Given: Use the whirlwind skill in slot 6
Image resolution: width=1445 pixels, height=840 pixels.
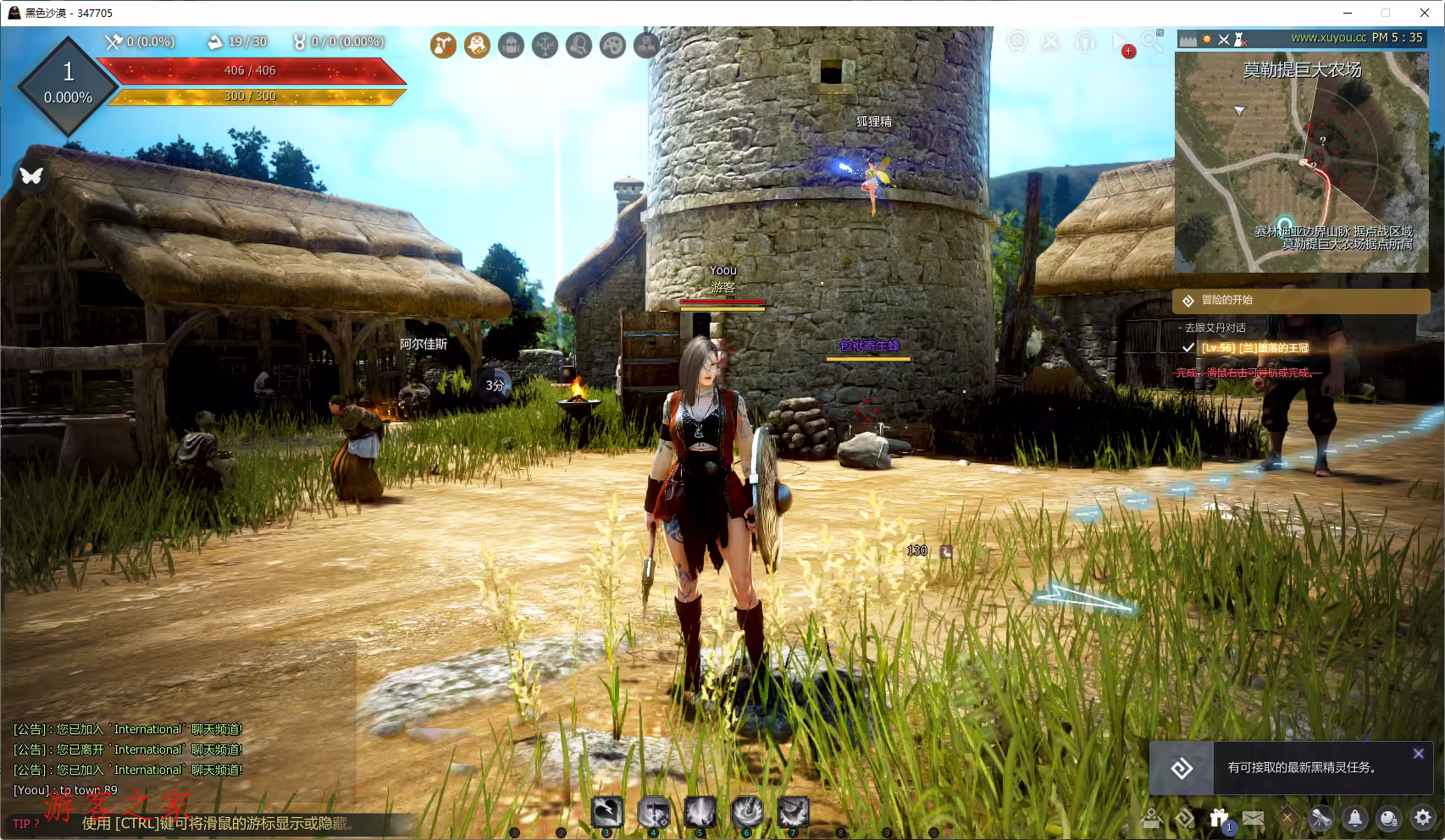Looking at the screenshot, I should [746, 813].
